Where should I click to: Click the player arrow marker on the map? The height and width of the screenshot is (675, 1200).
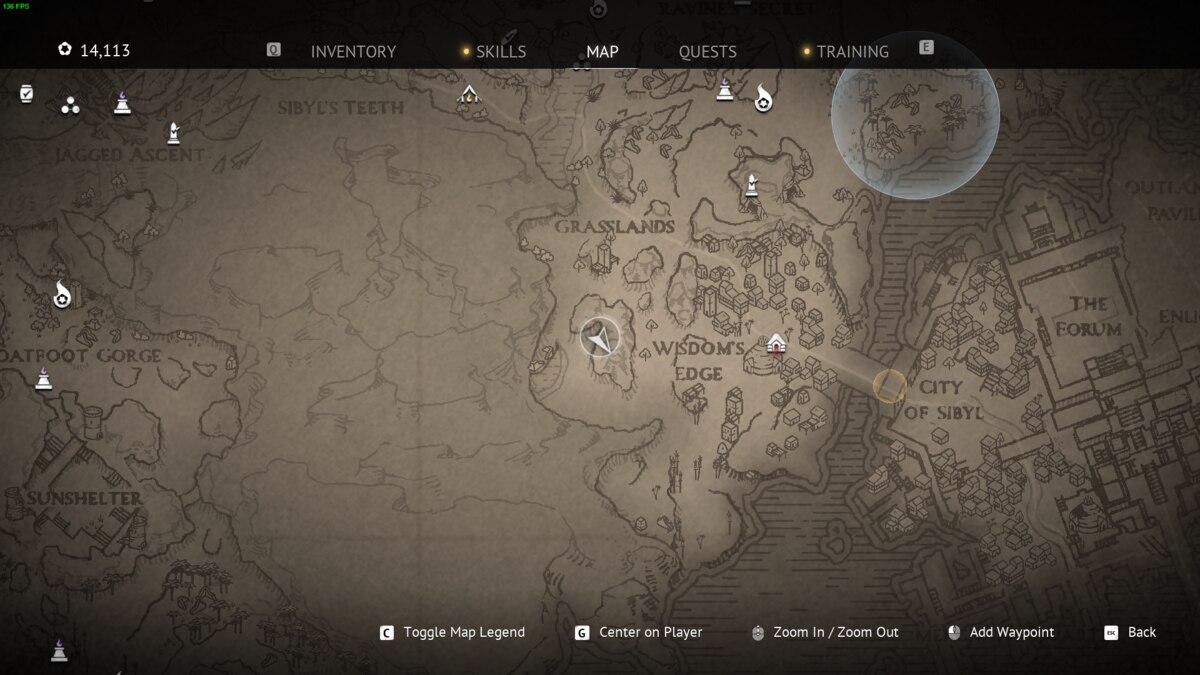click(600, 338)
